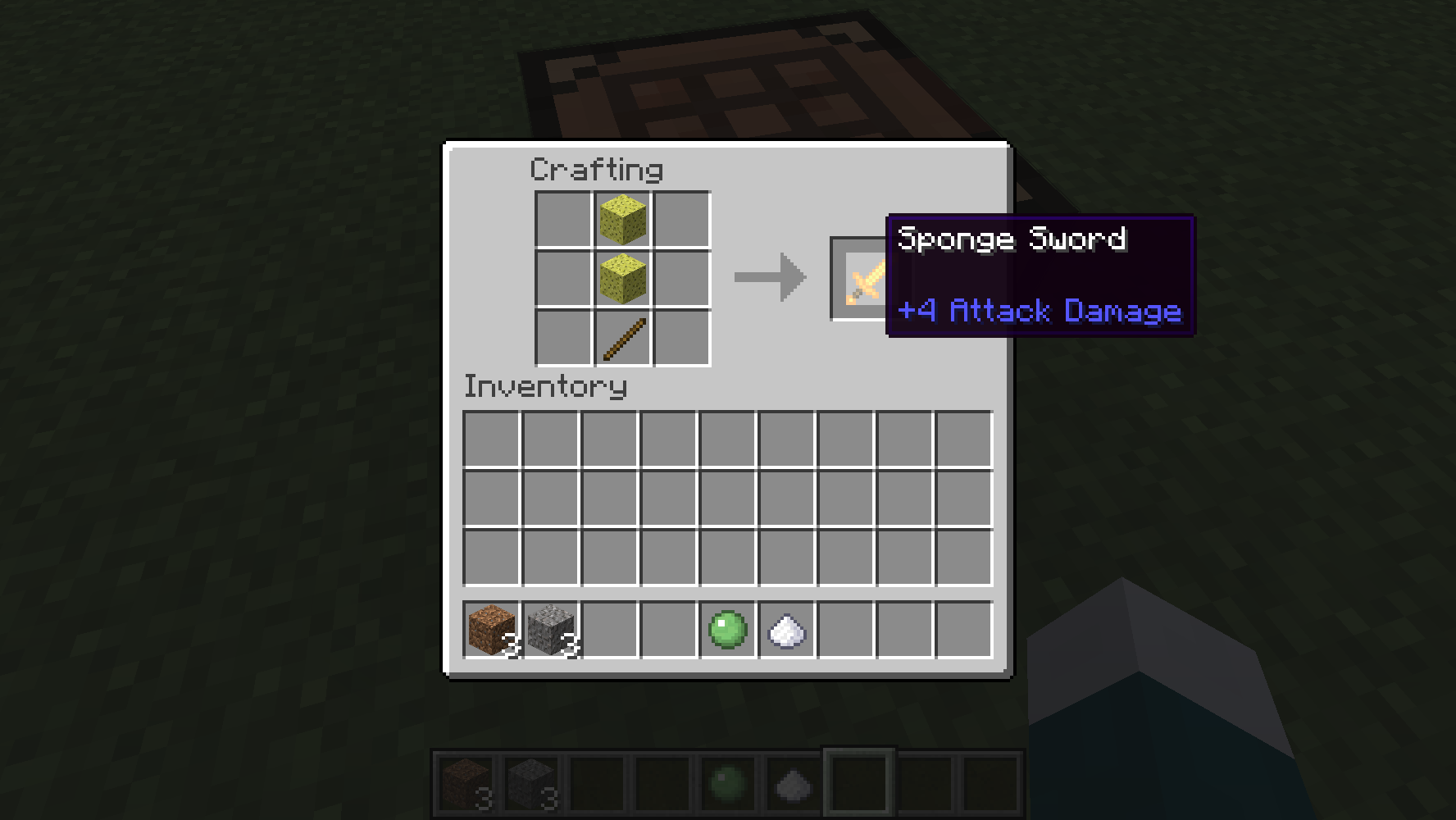
Task: Click the empty top-left crafting slot
Action: click(x=562, y=218)
